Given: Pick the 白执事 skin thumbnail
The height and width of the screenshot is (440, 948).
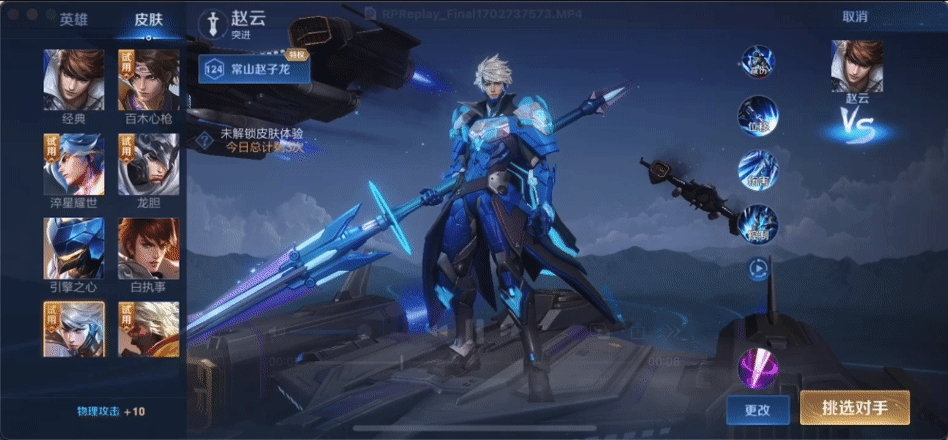Looking at the screenshot, I should click(x=149, y=248).
